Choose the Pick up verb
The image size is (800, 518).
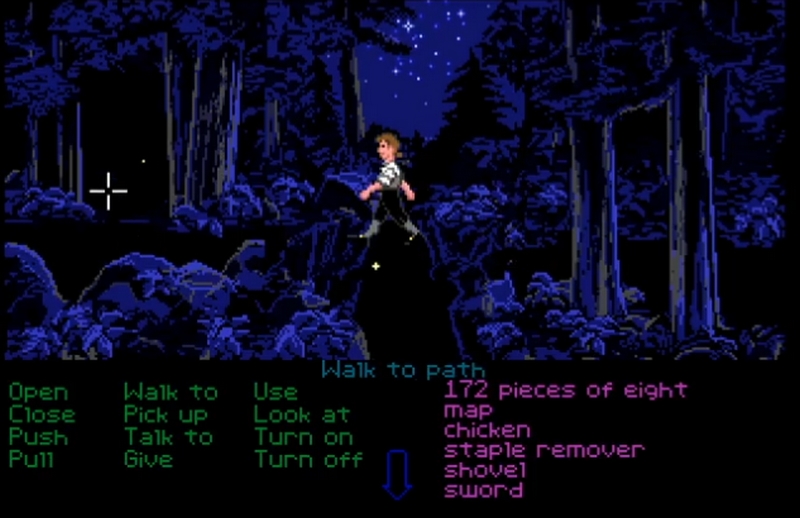tap(166, 414)
